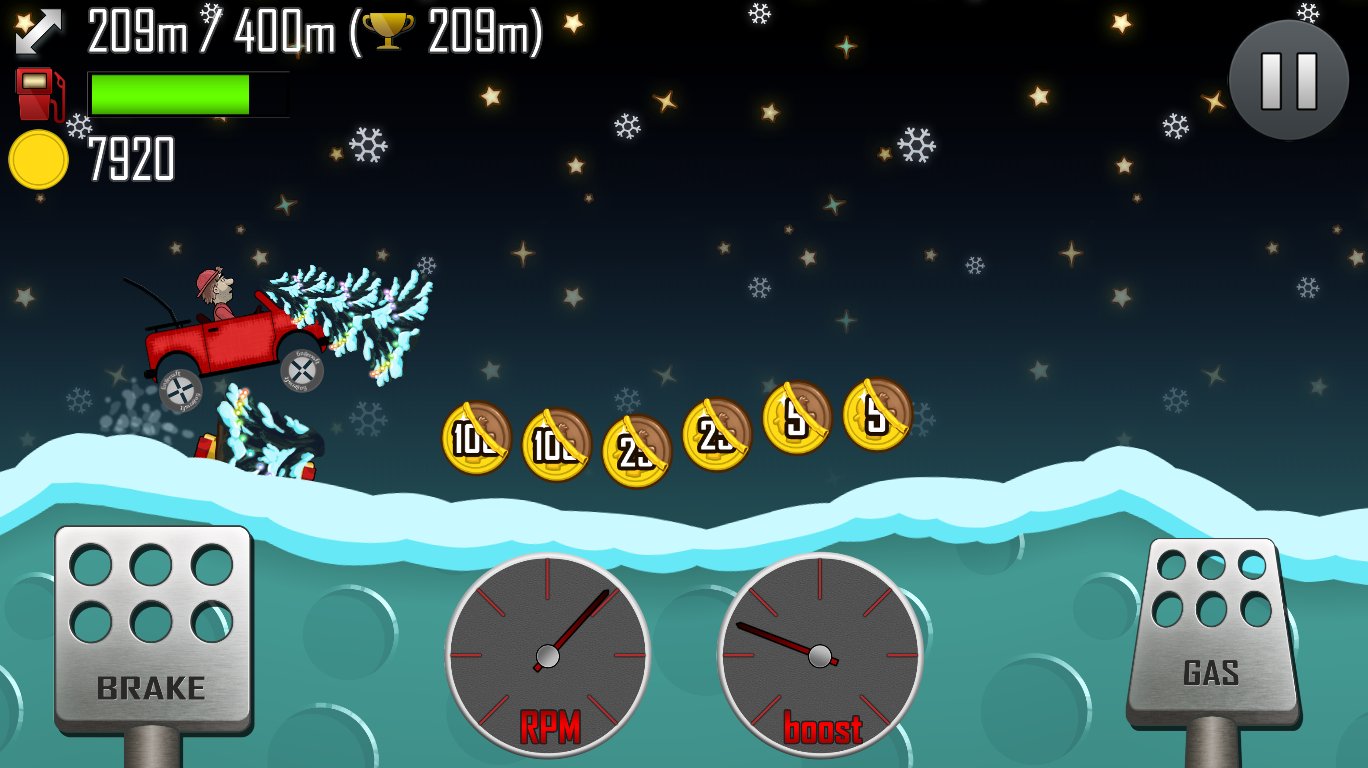This screenshot has height=768, width=1368.
Task: Pause the game with the pause button
Action: tap(1288, 80)
